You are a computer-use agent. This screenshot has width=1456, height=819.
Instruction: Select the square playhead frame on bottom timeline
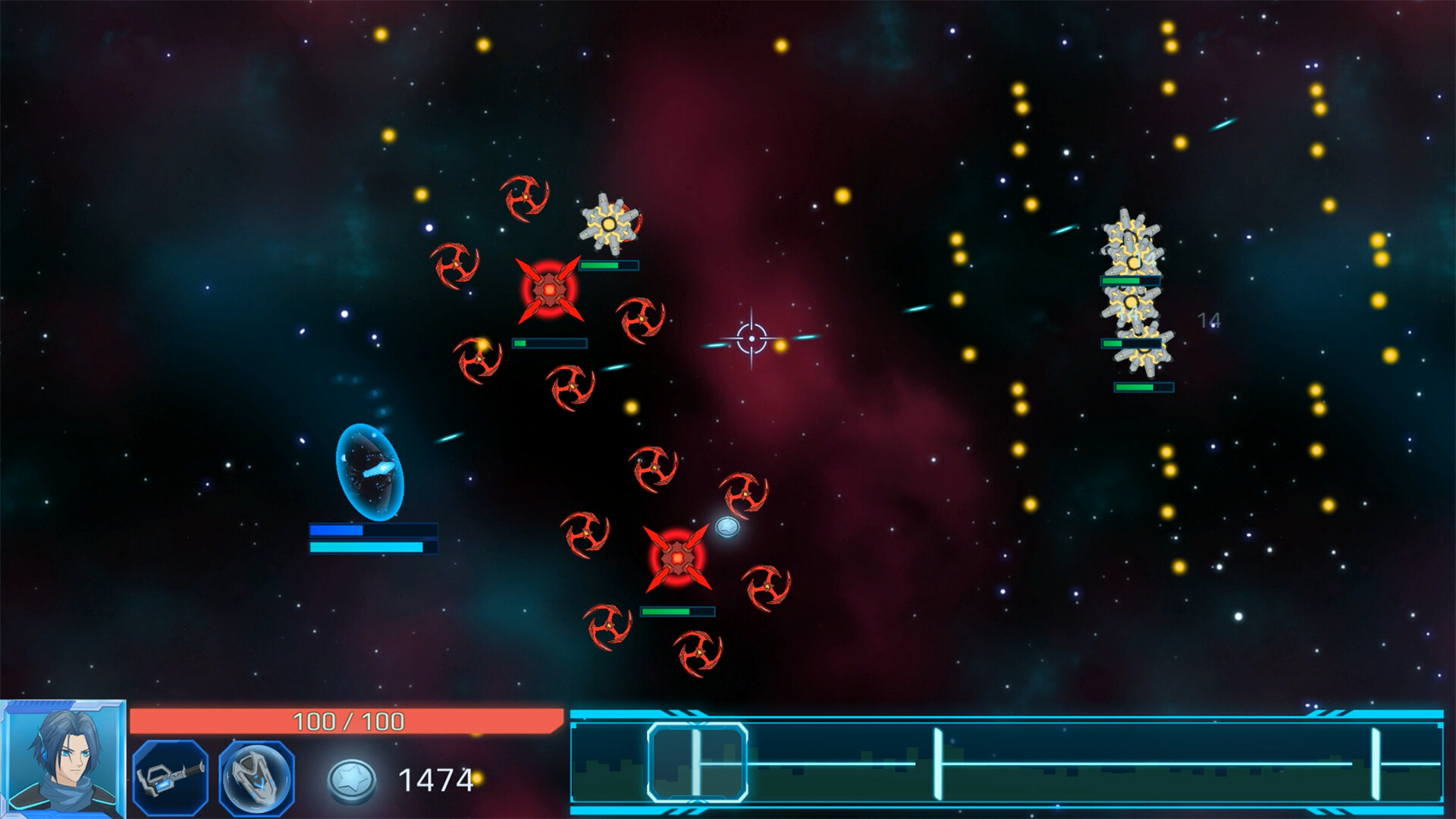pyautogui.click(x=698, y=761)
